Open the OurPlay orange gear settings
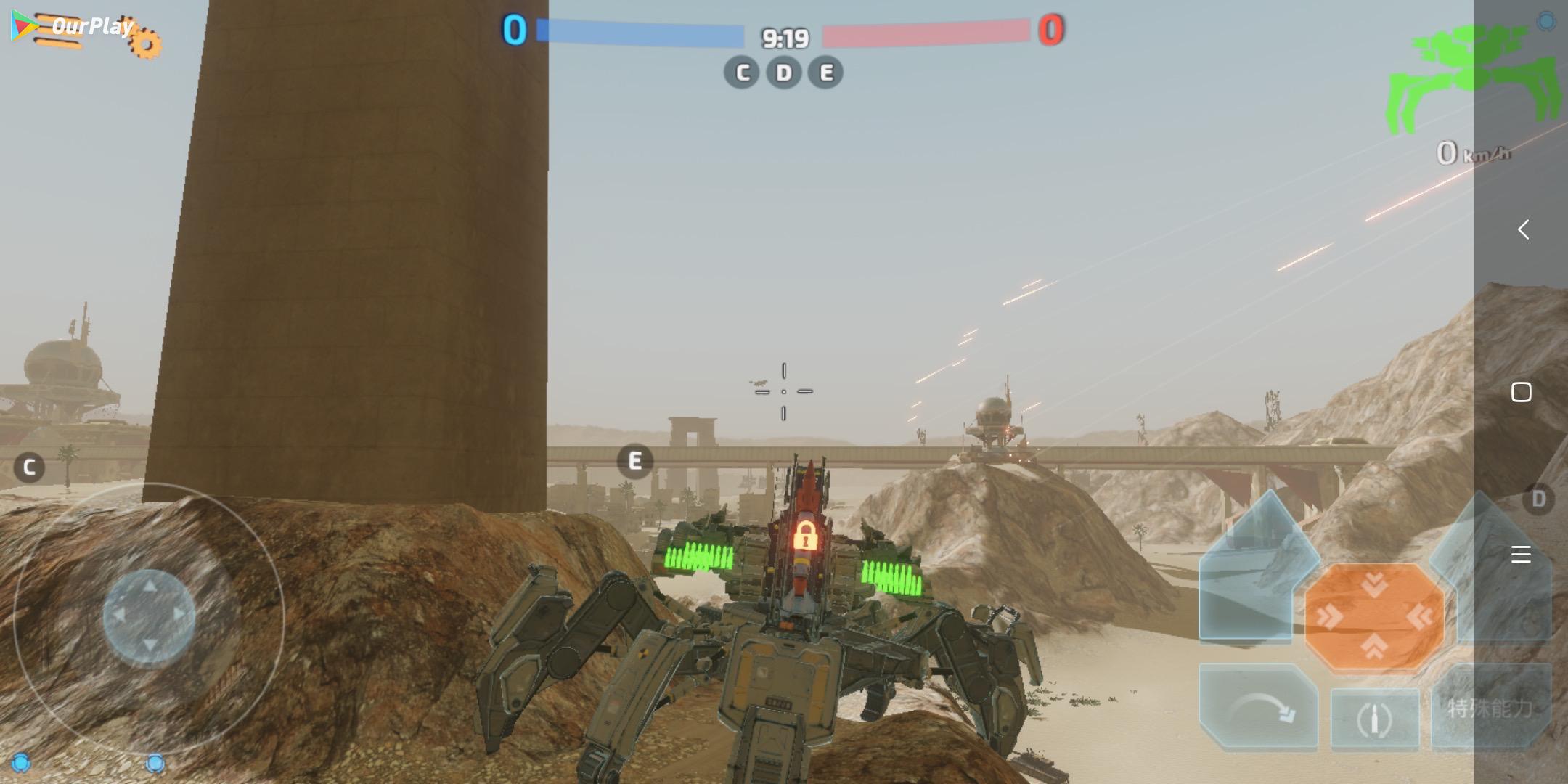 145,42
